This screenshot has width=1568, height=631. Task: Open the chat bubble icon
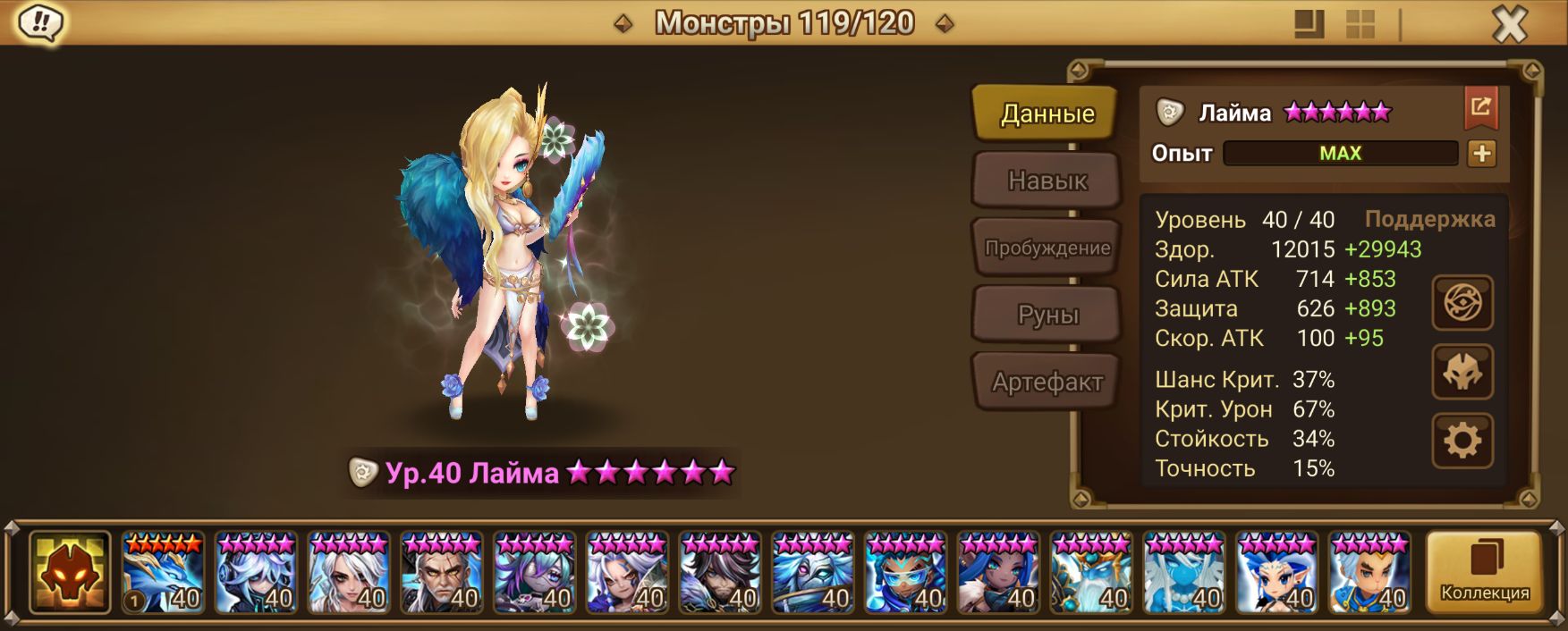tap(40, 22)
